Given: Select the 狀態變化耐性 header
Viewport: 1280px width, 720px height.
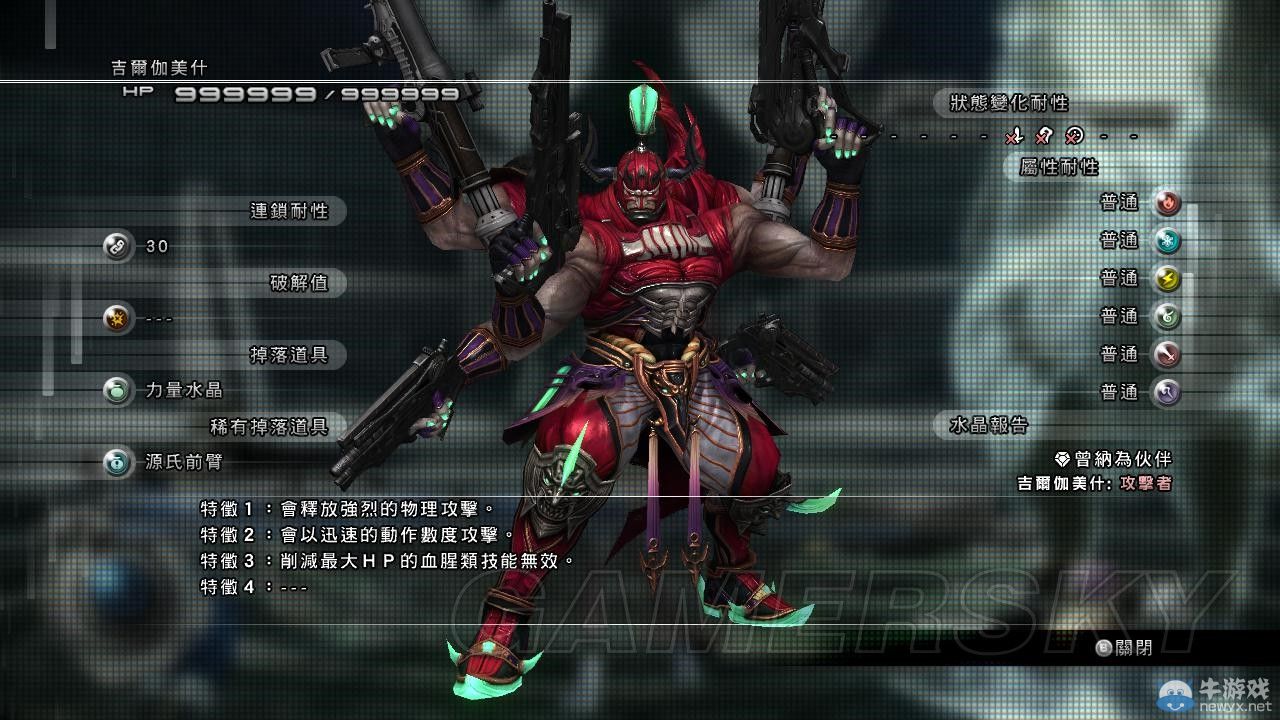Looking at the screenshot, I should pos(1002,103).
